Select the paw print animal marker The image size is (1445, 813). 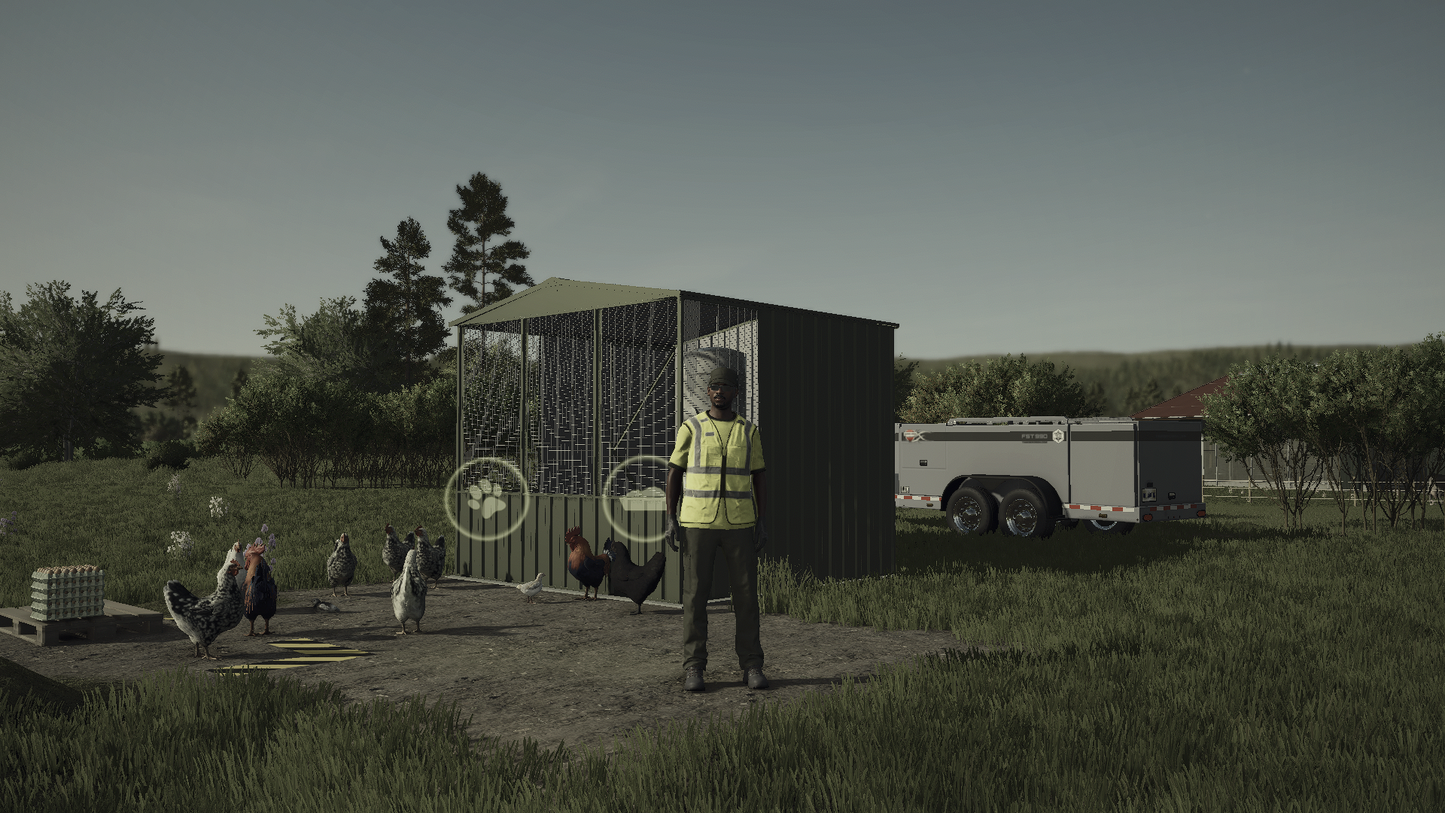click(487, 498)
